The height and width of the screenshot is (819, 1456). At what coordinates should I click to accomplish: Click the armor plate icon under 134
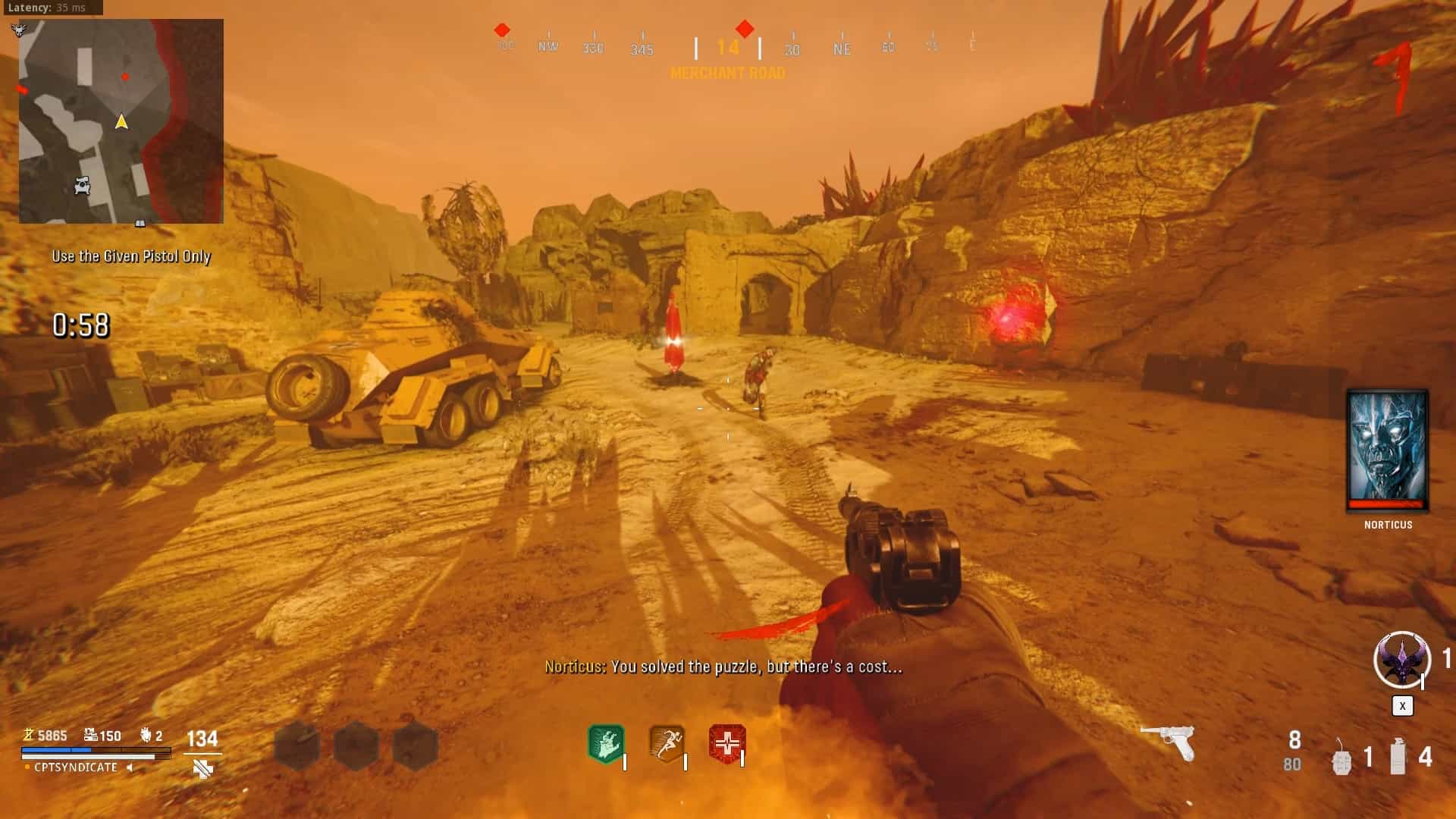pos(202,770)
